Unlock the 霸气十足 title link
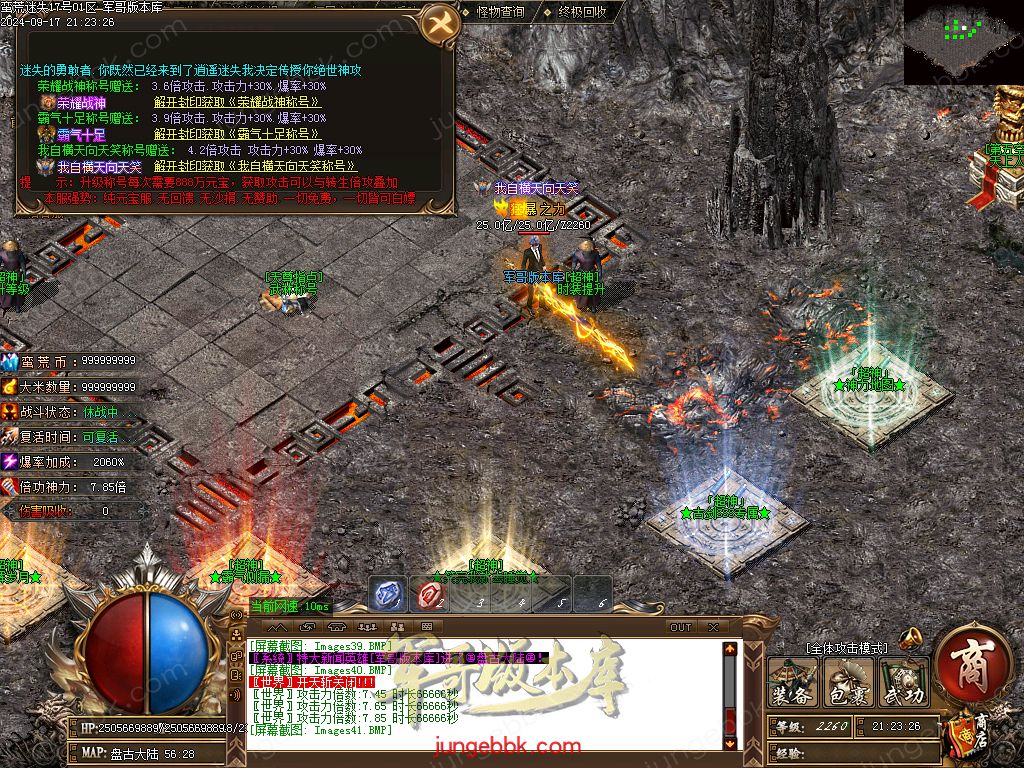1024x768 pixels. (x=237, y=134)
